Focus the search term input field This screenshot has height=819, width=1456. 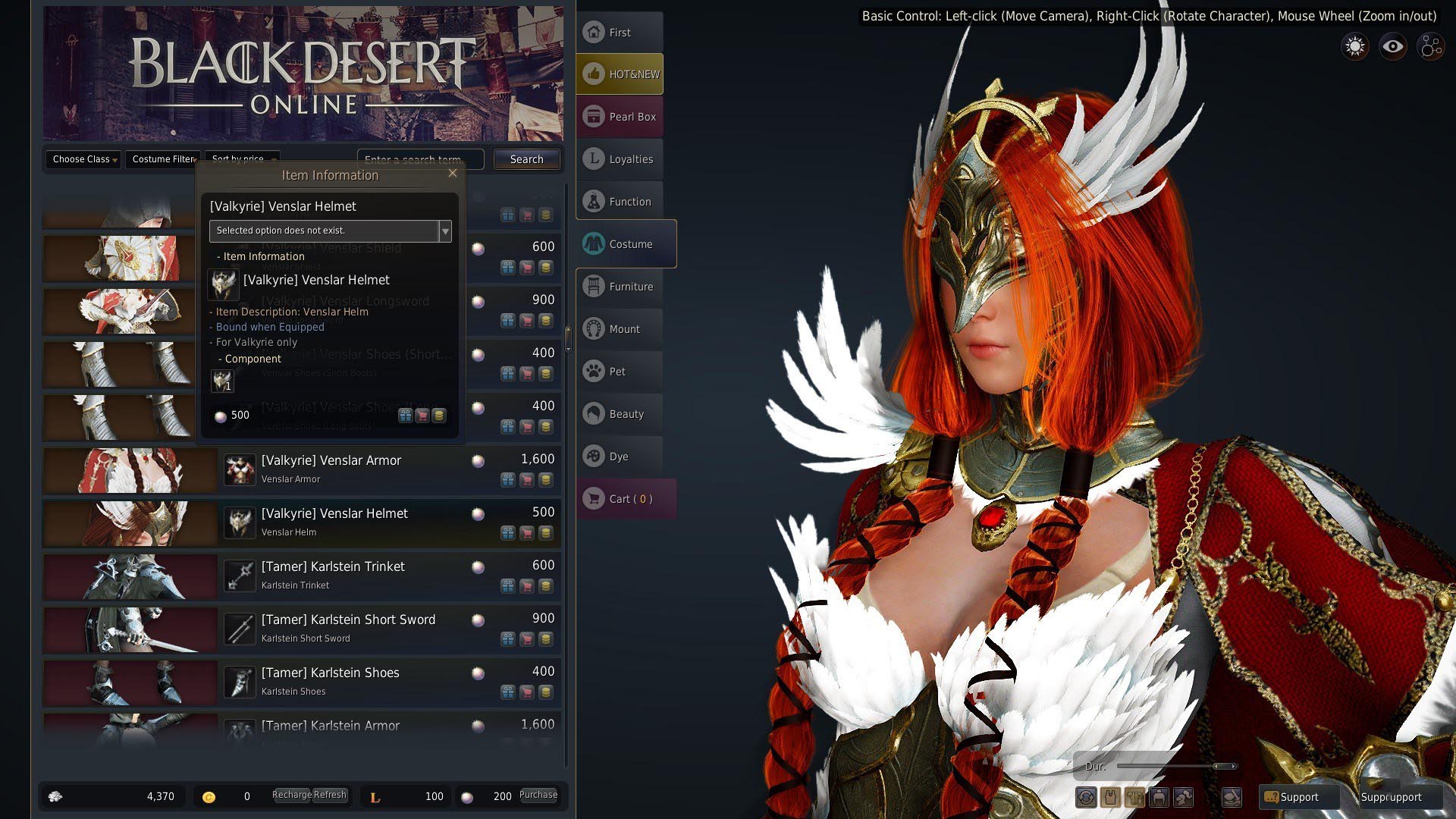419,159
